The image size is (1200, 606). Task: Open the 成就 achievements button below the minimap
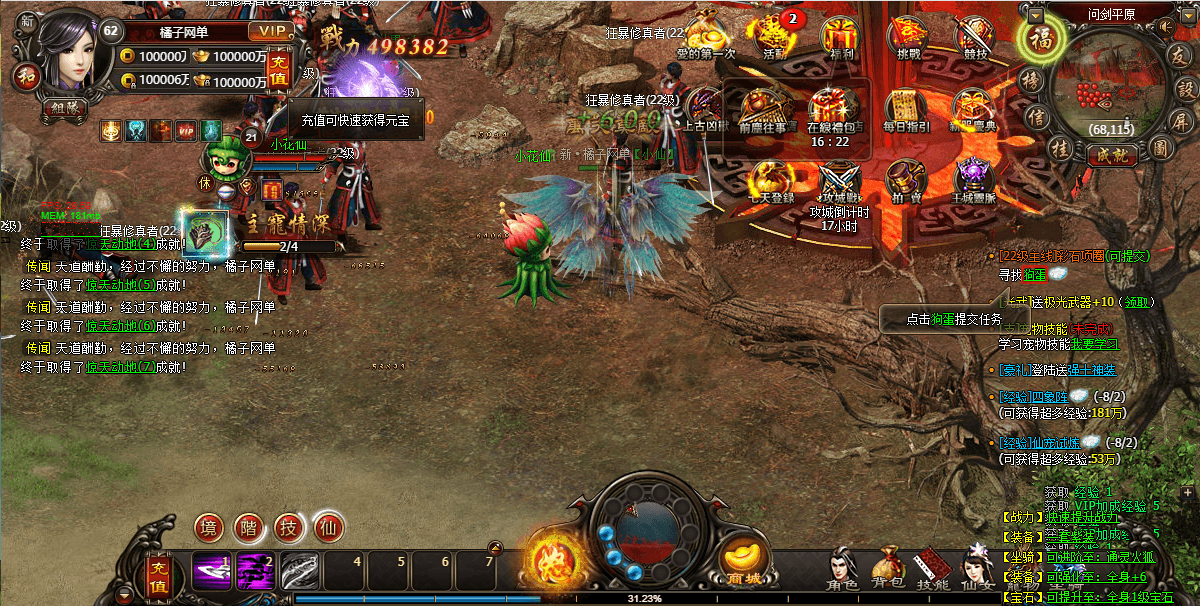[x=1111, y=155]
